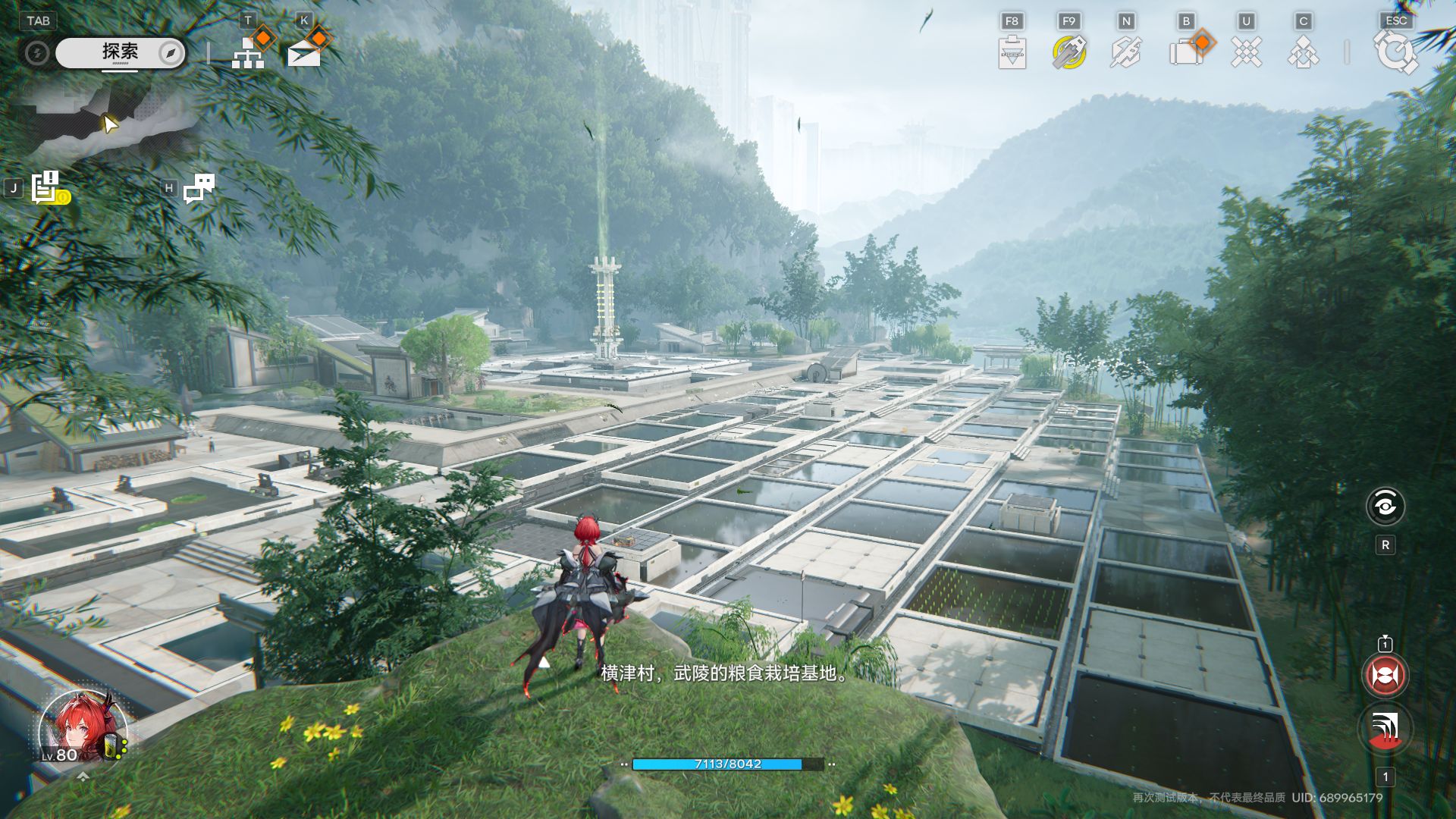The image size is (1456, 819).
Task: Open the circular system menu icon
Action: coord(1395,52)
